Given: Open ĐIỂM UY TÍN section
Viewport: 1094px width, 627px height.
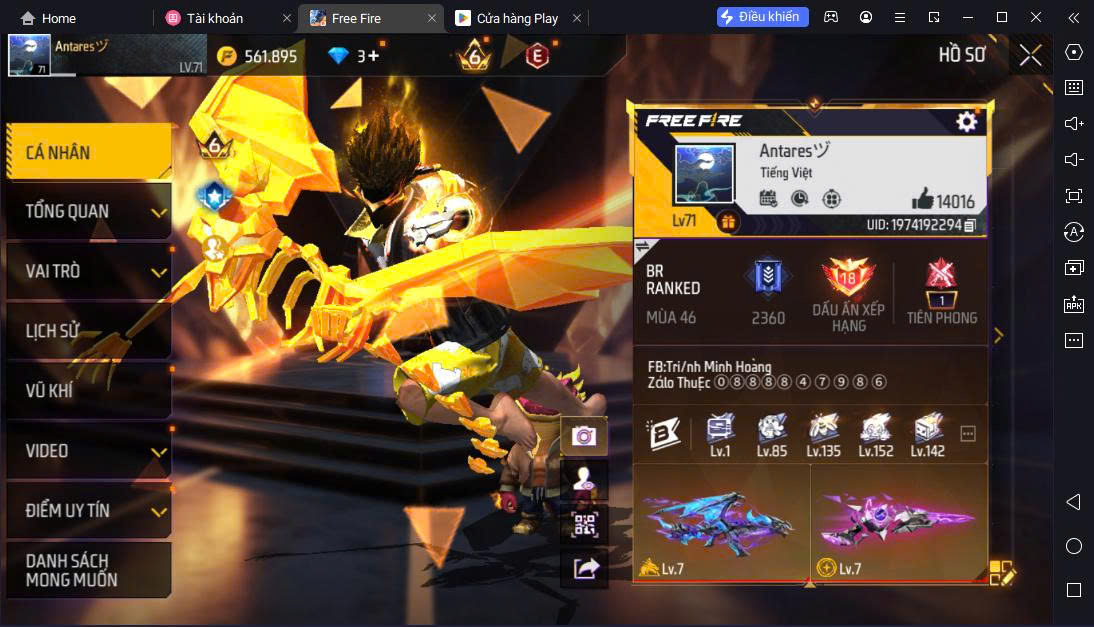Looking at the screenshot, I should (88, 510).
